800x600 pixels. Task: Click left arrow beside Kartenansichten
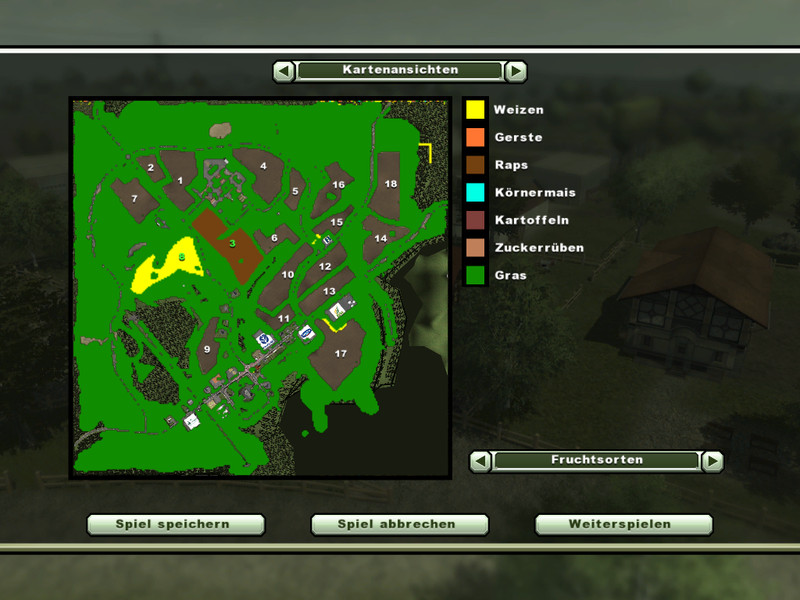[x=284, y=71]
